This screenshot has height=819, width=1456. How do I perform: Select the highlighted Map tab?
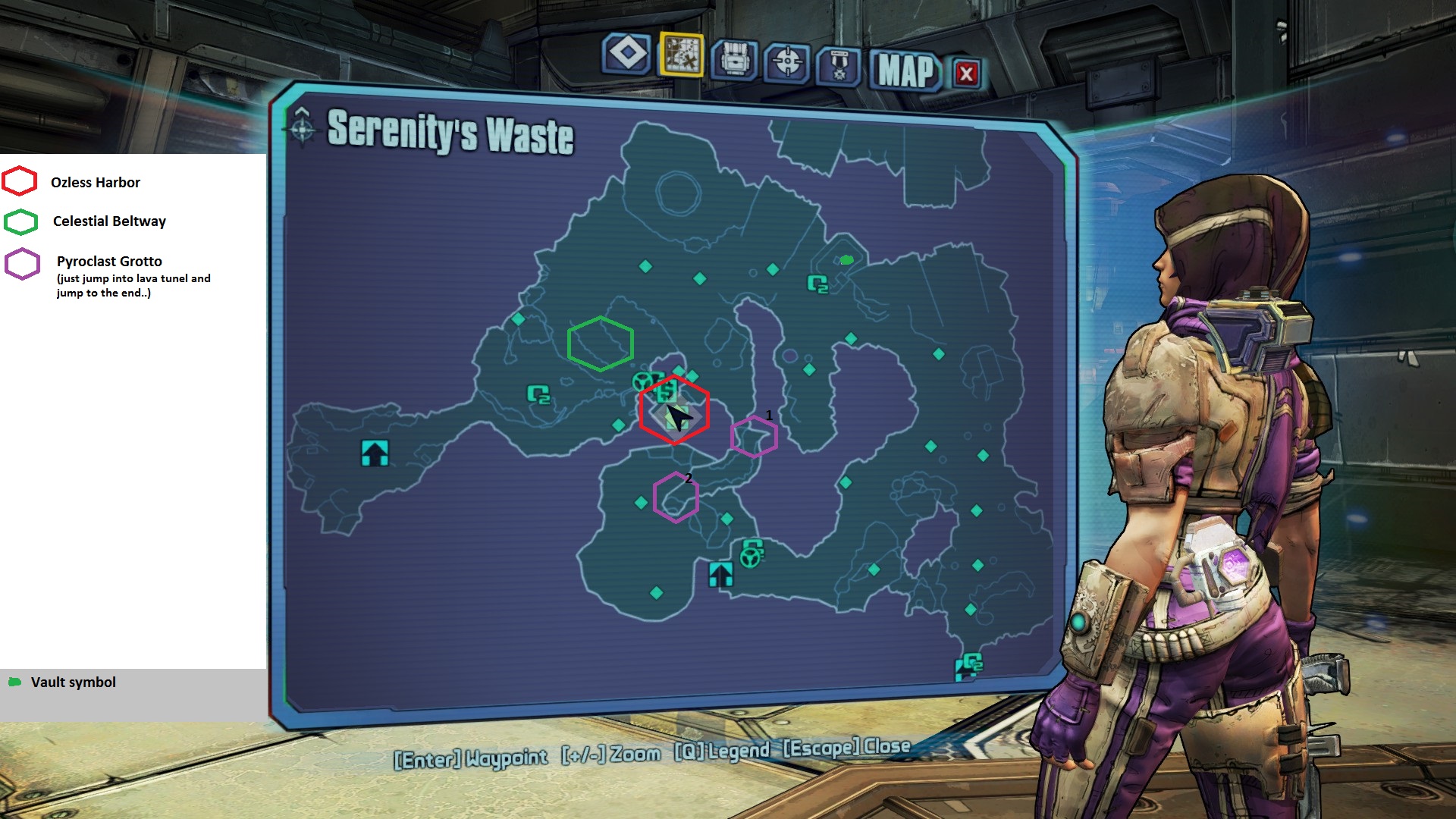tap(681, 55)
